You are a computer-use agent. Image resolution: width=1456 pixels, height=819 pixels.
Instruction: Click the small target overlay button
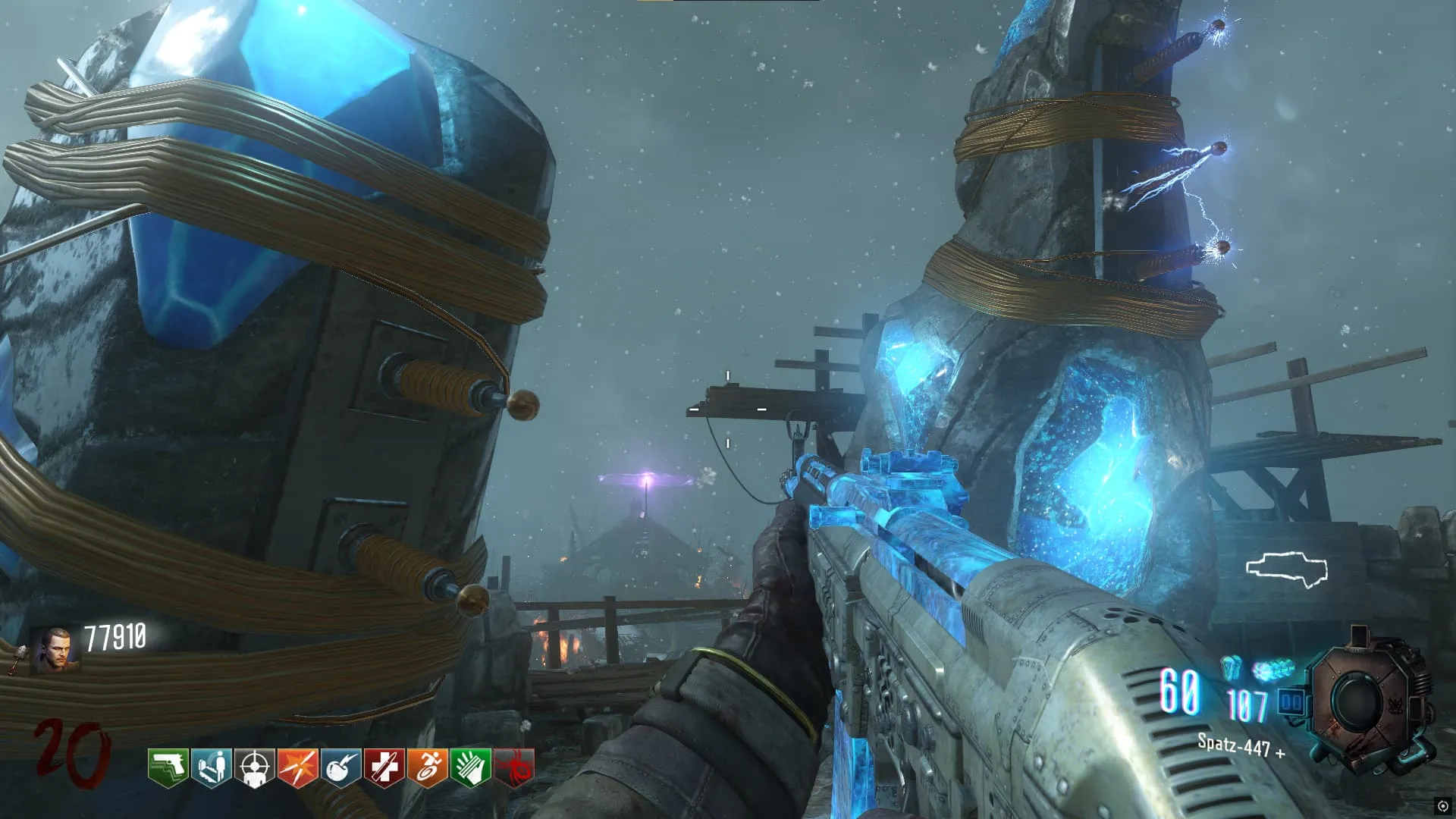(x=1442, y=806)
